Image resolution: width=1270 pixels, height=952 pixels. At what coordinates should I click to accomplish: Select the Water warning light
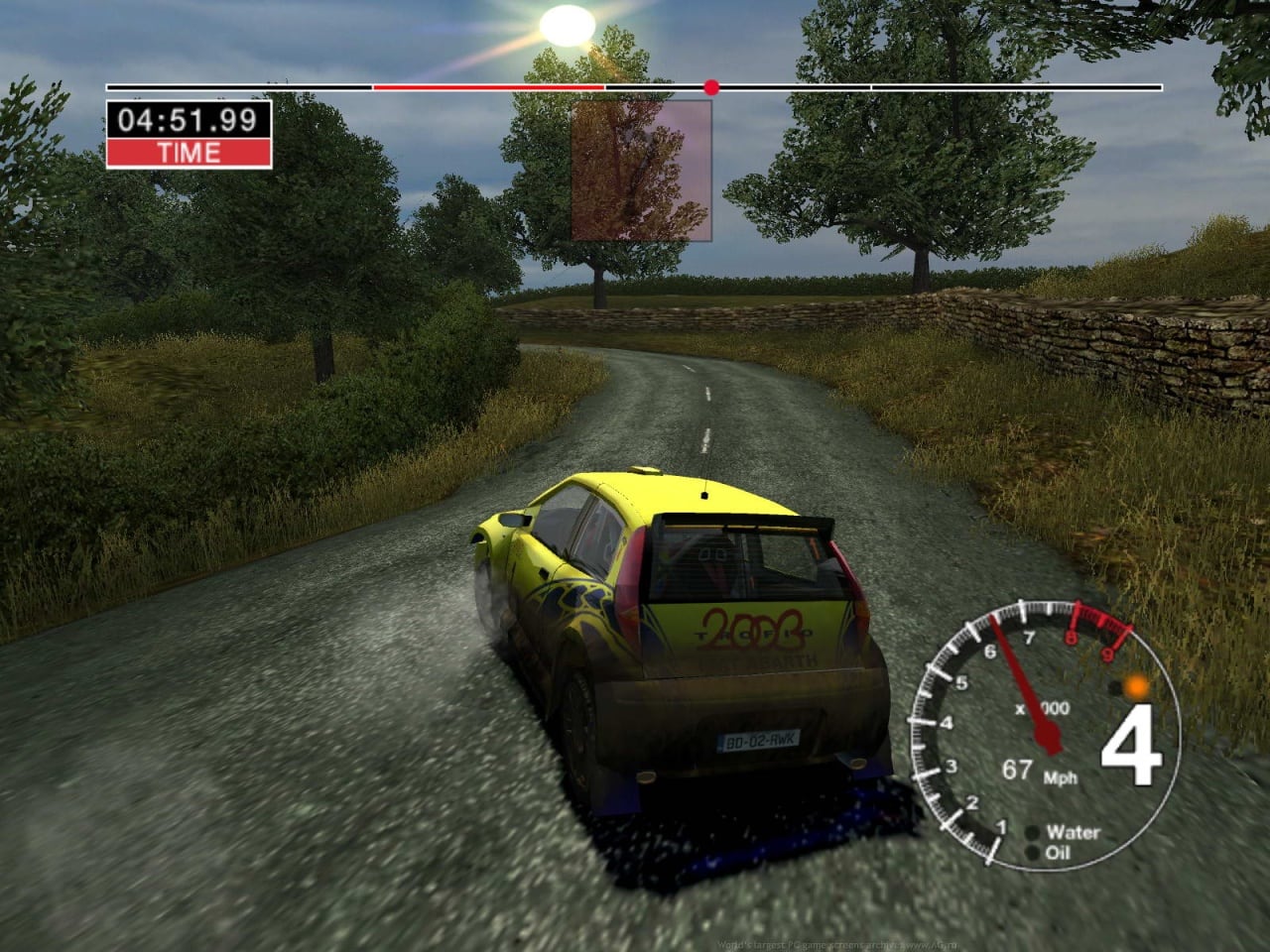pos(1034,833)
